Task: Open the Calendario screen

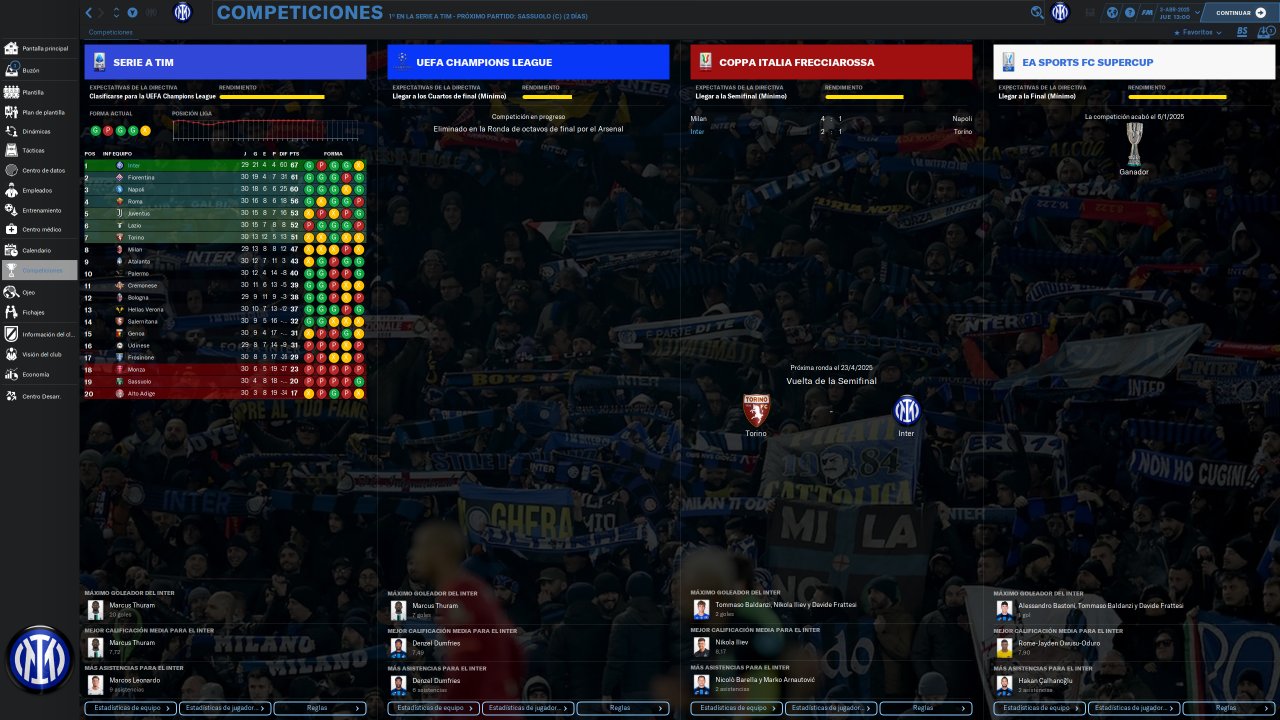Action: [36, 250]
